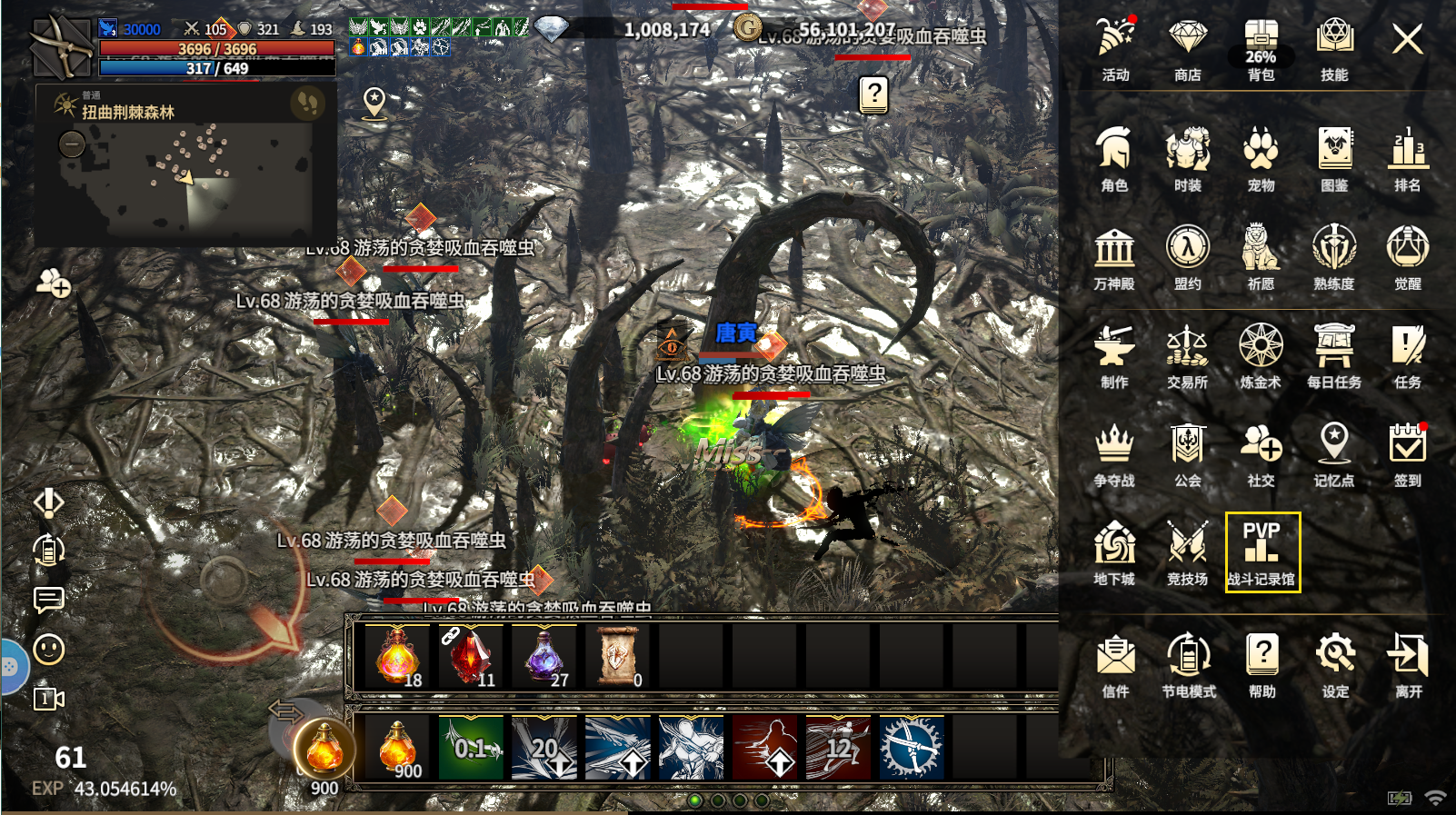Check the 每日任务 daily quests
Viewport: 1456px width, 815px height.
click(x=1334, y=356)
